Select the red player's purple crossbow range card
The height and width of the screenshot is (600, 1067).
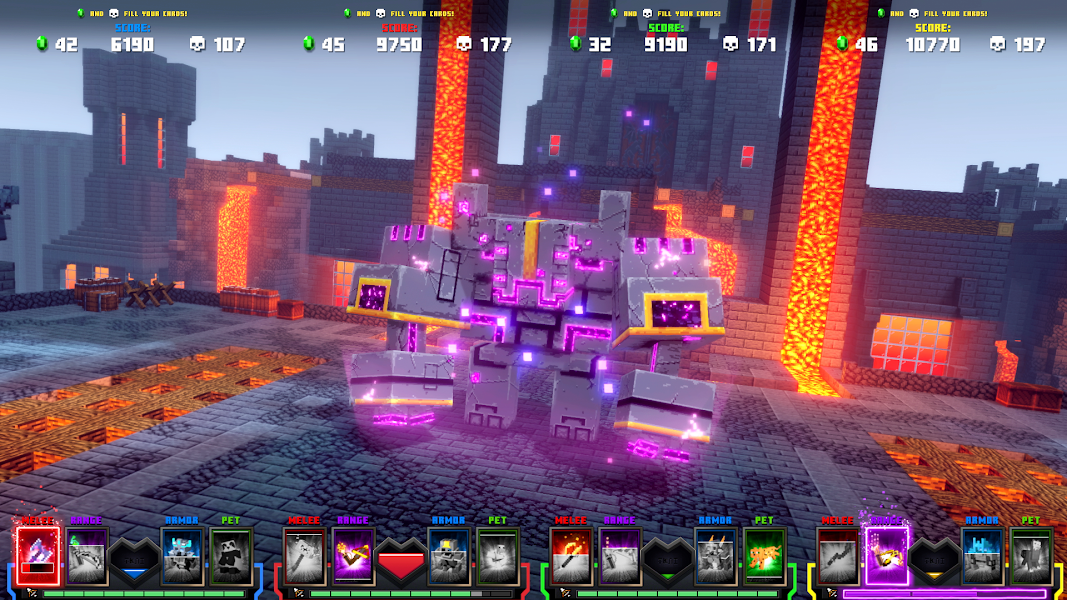[x=353, y=556]
